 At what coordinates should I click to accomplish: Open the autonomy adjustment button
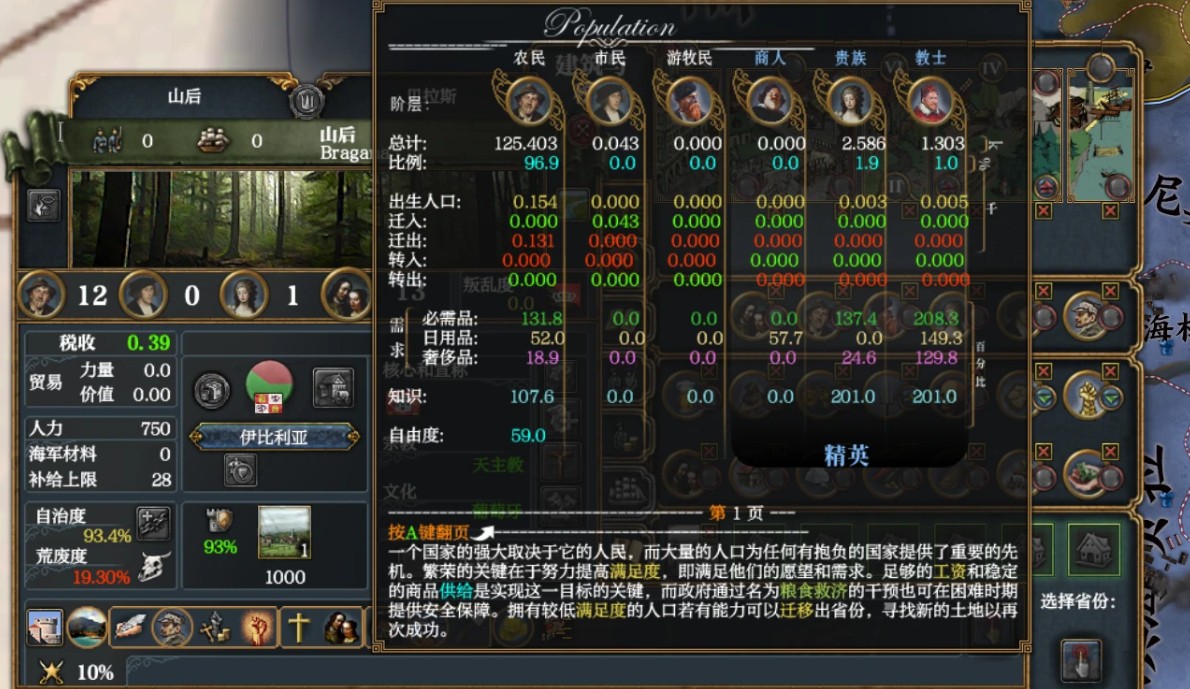coord(153,523)
